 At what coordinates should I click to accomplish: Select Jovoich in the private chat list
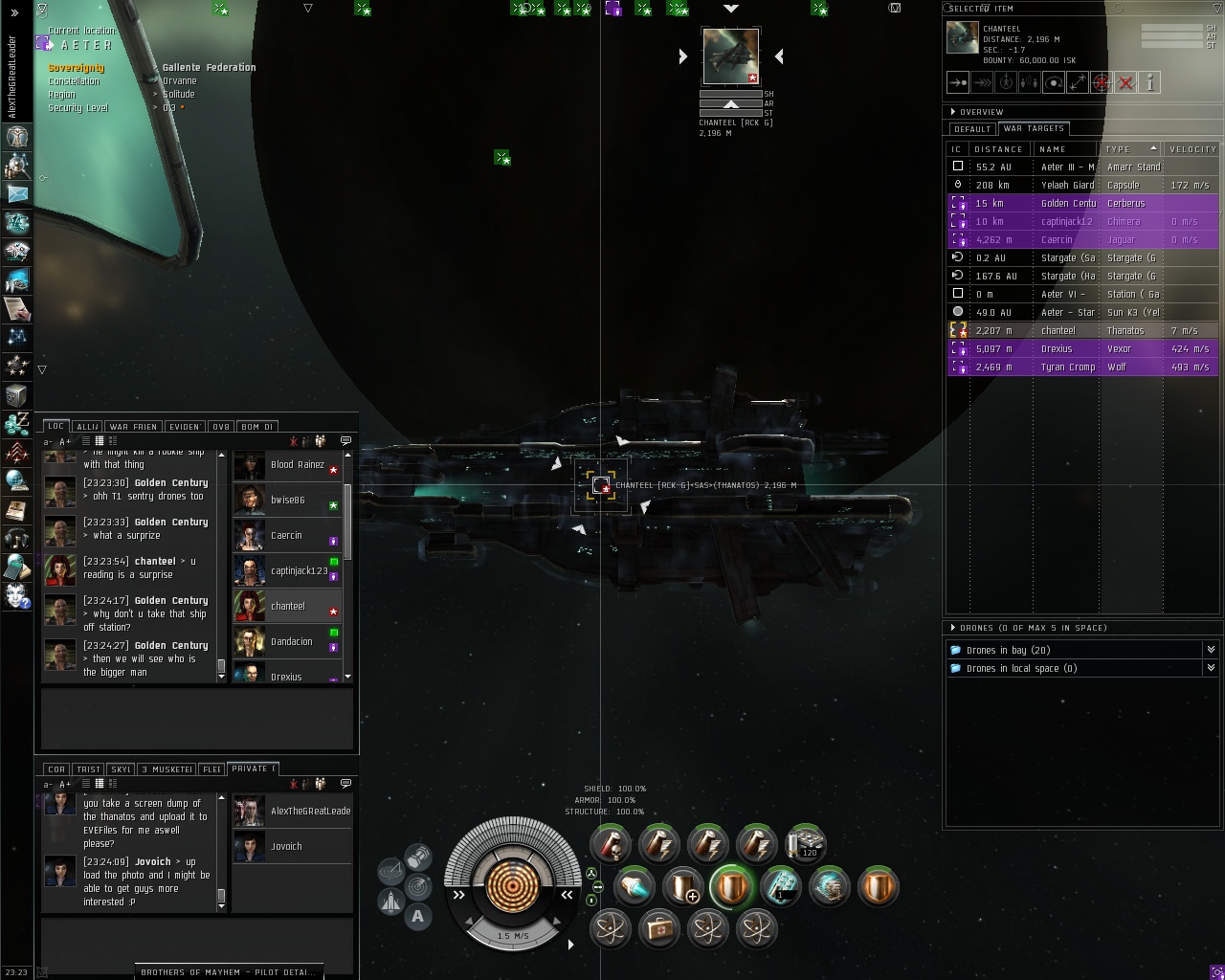coord(286,847)
